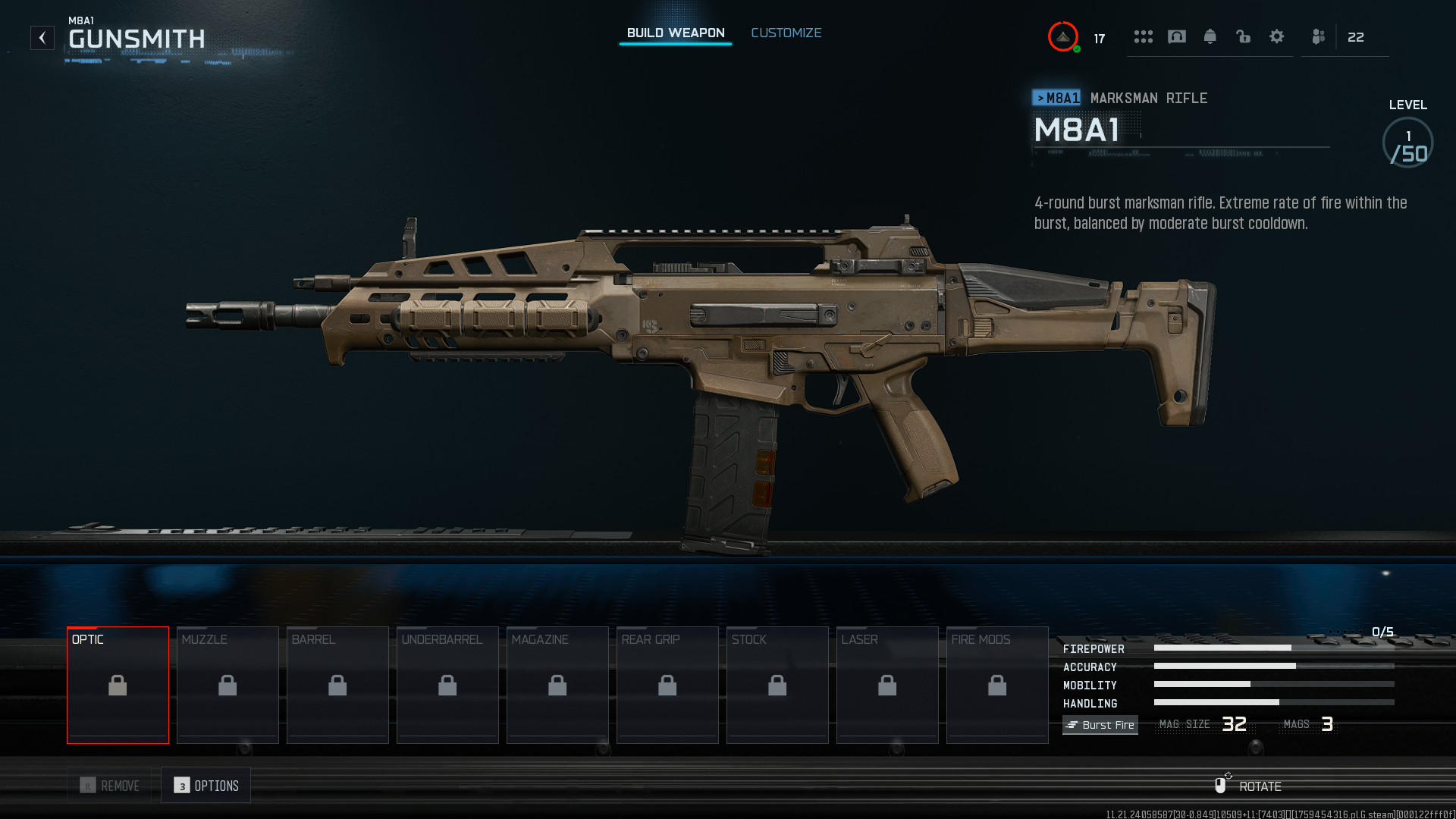This screenshot has width=1456, height=819.
Task: Open the grid menu icon
Action: [x=1143, y=36]
